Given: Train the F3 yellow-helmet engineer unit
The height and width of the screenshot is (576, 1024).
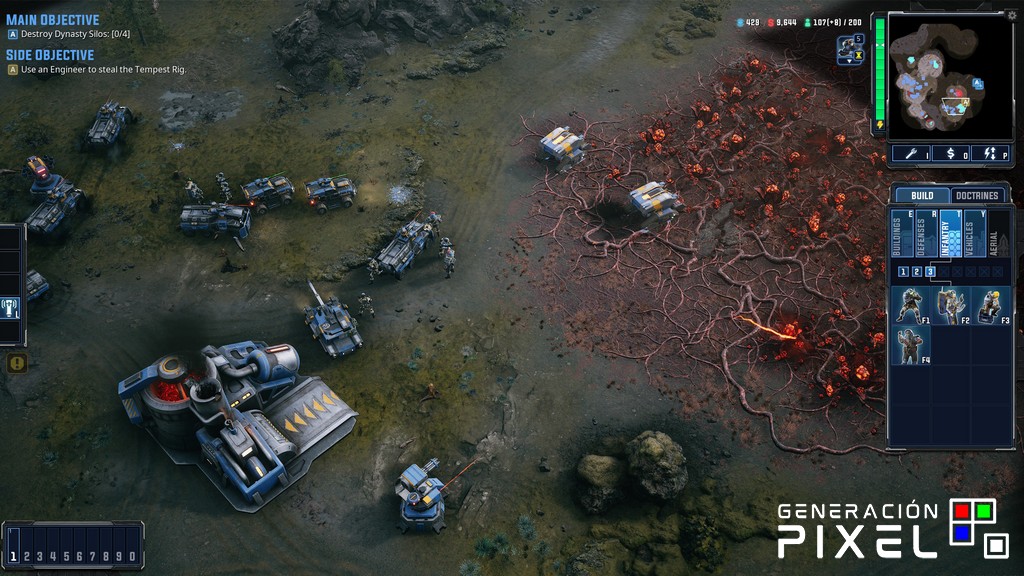Looking at the screenshot, I should 990,306.
